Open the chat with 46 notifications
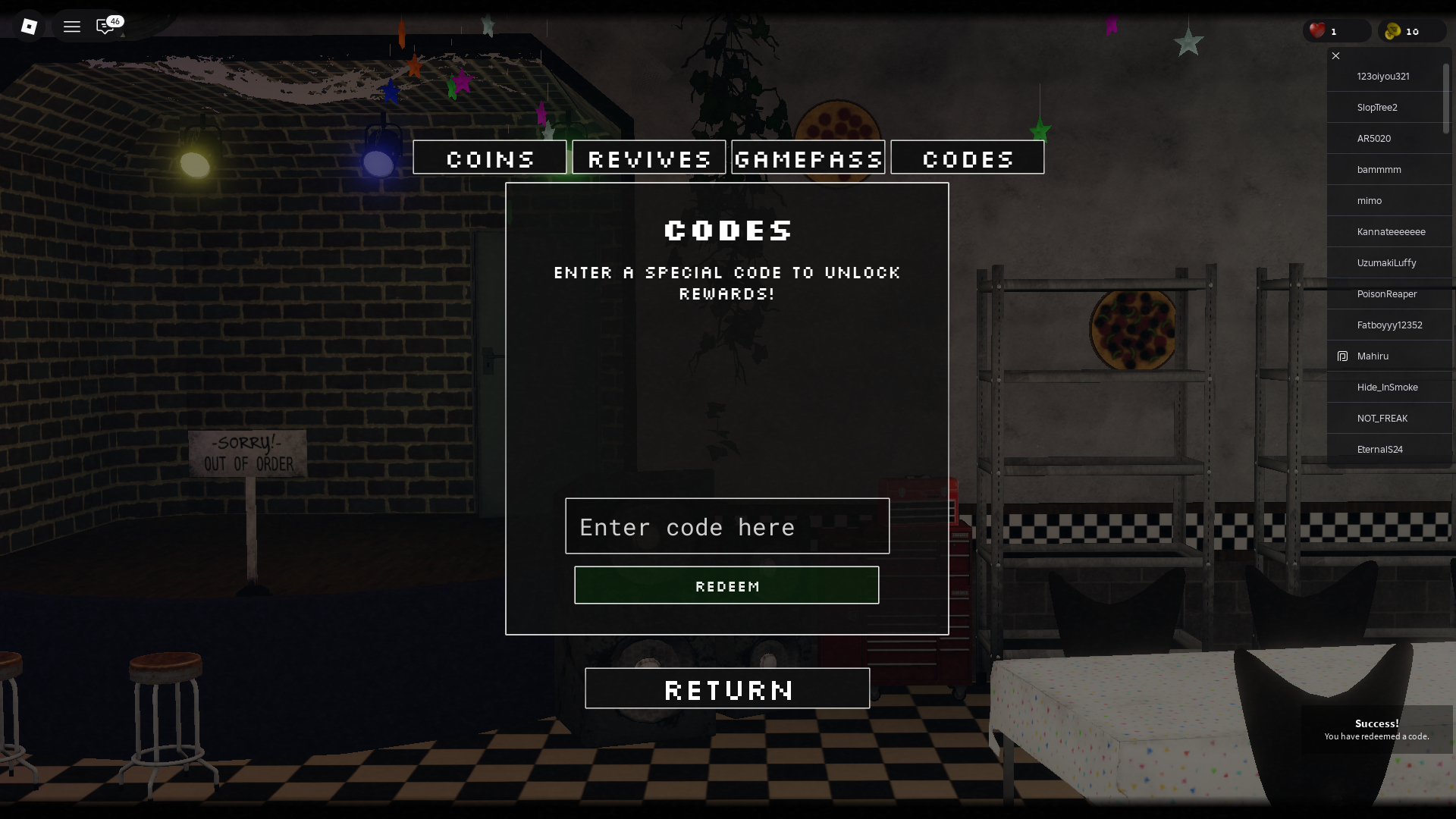Image resolution: width=1456 pixels, height=819 pixels. pyautogui.click(x=105, y=27)
